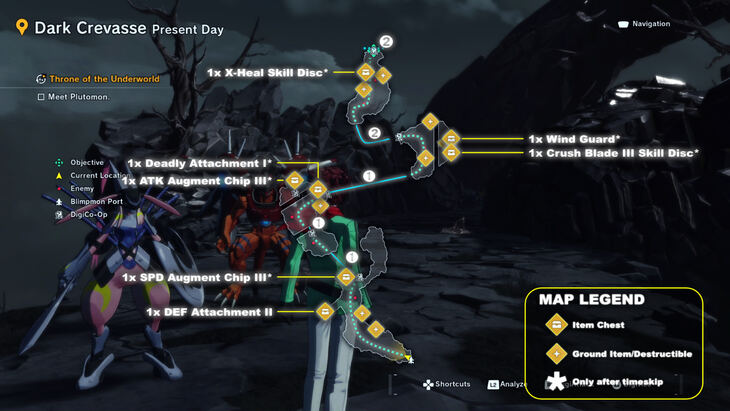The image size is (730, 411).
Task: Click the yellow current location arrow on map
Action: pyautogui.click(x=410, y=358)
